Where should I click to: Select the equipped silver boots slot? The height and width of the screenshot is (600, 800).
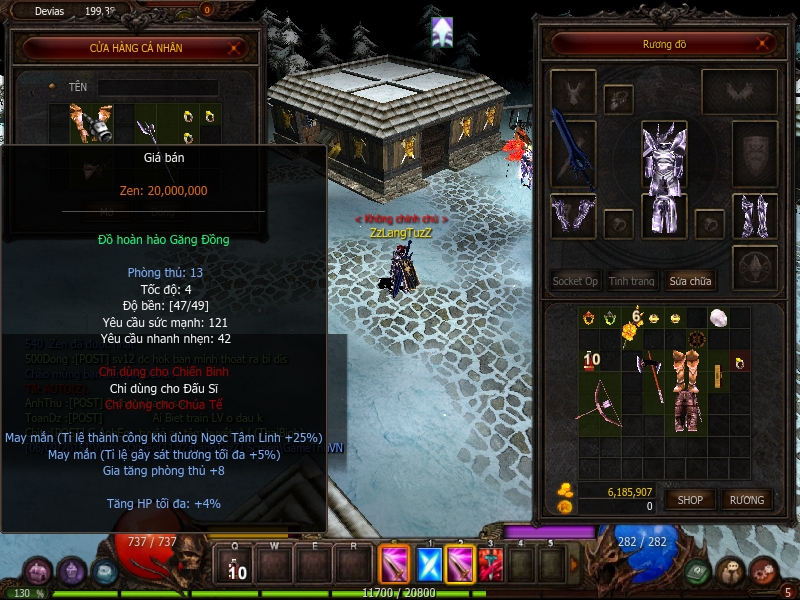click(754, 216)
